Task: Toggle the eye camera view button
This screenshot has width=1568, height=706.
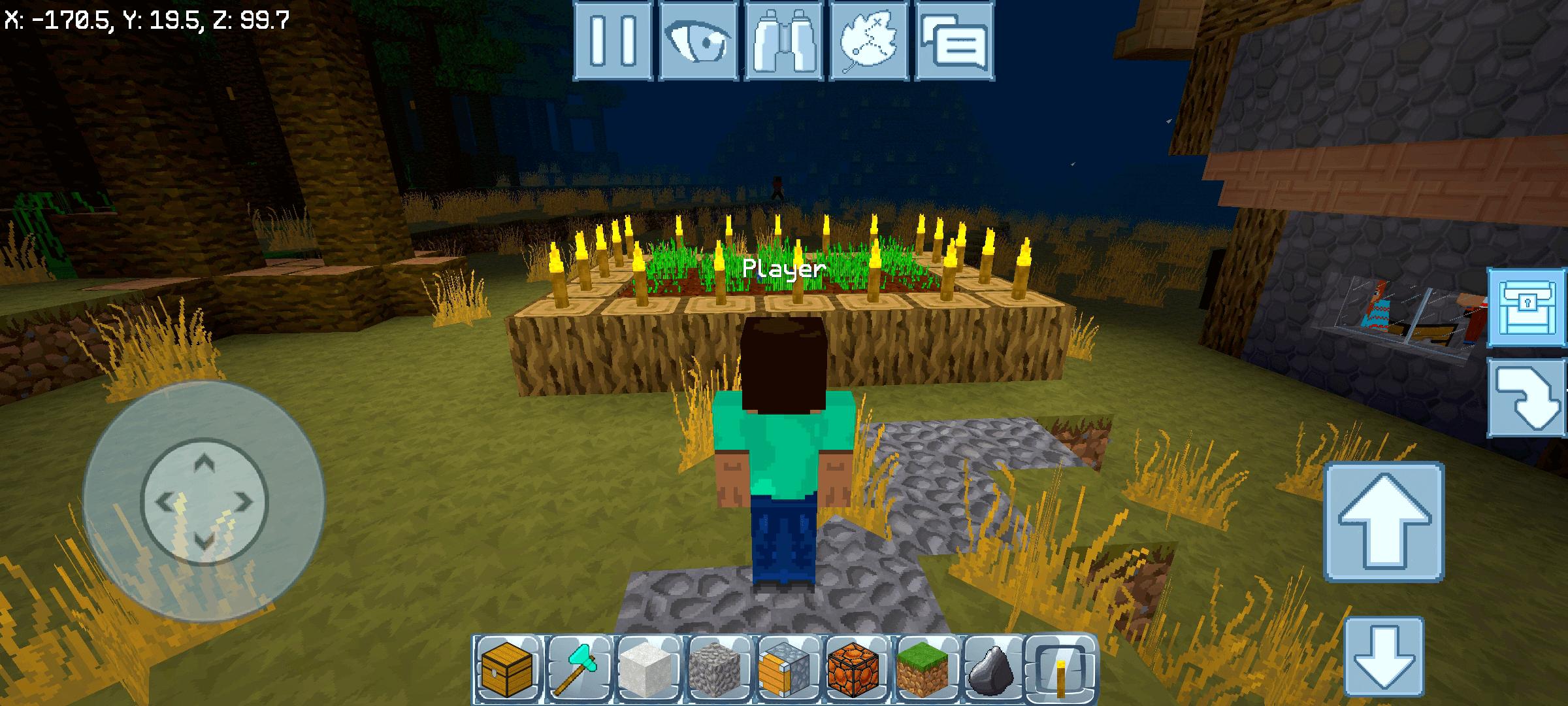Action: [x=698, y=41]
